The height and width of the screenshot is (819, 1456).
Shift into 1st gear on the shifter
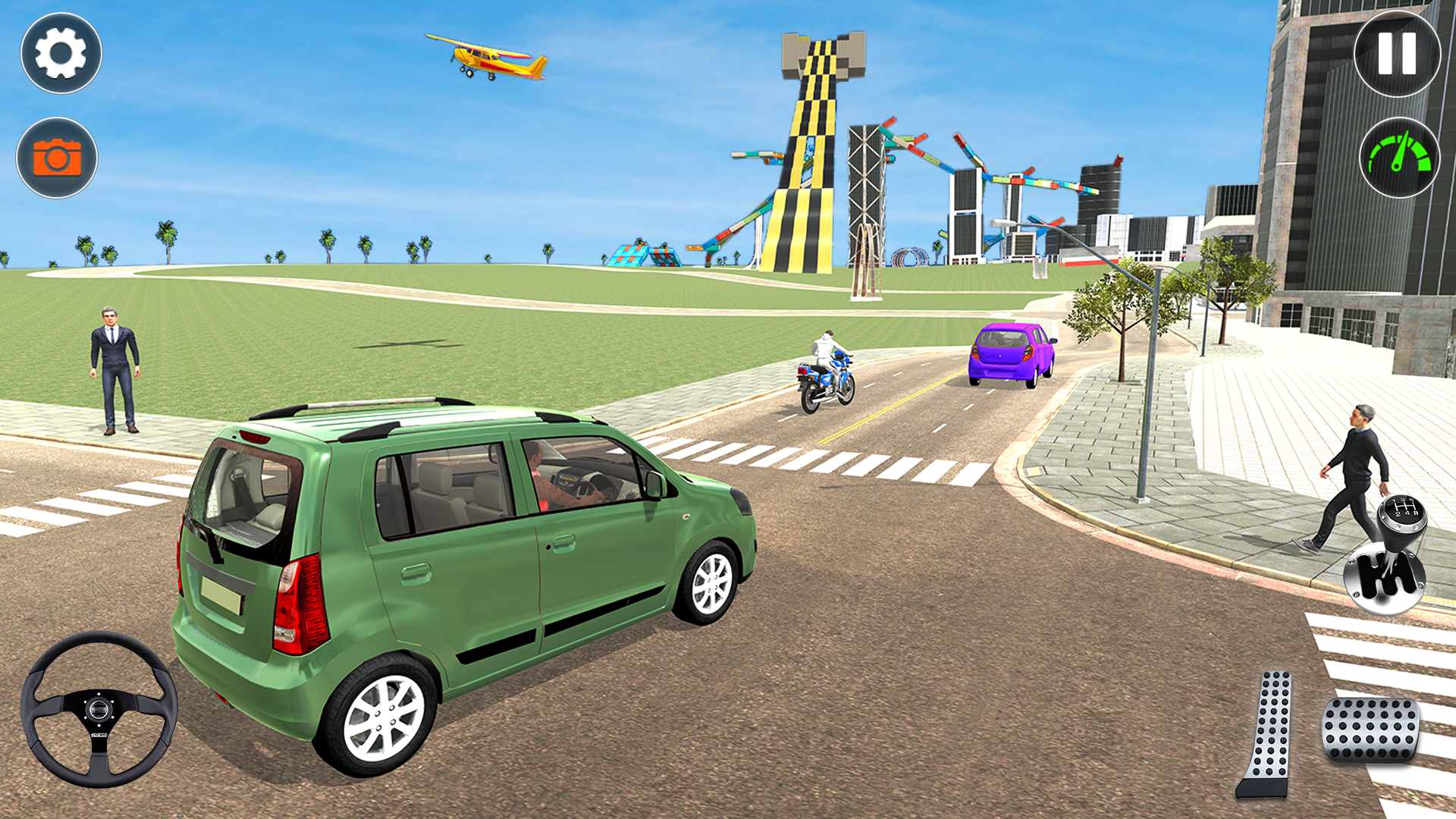[x=1394, y=501]
